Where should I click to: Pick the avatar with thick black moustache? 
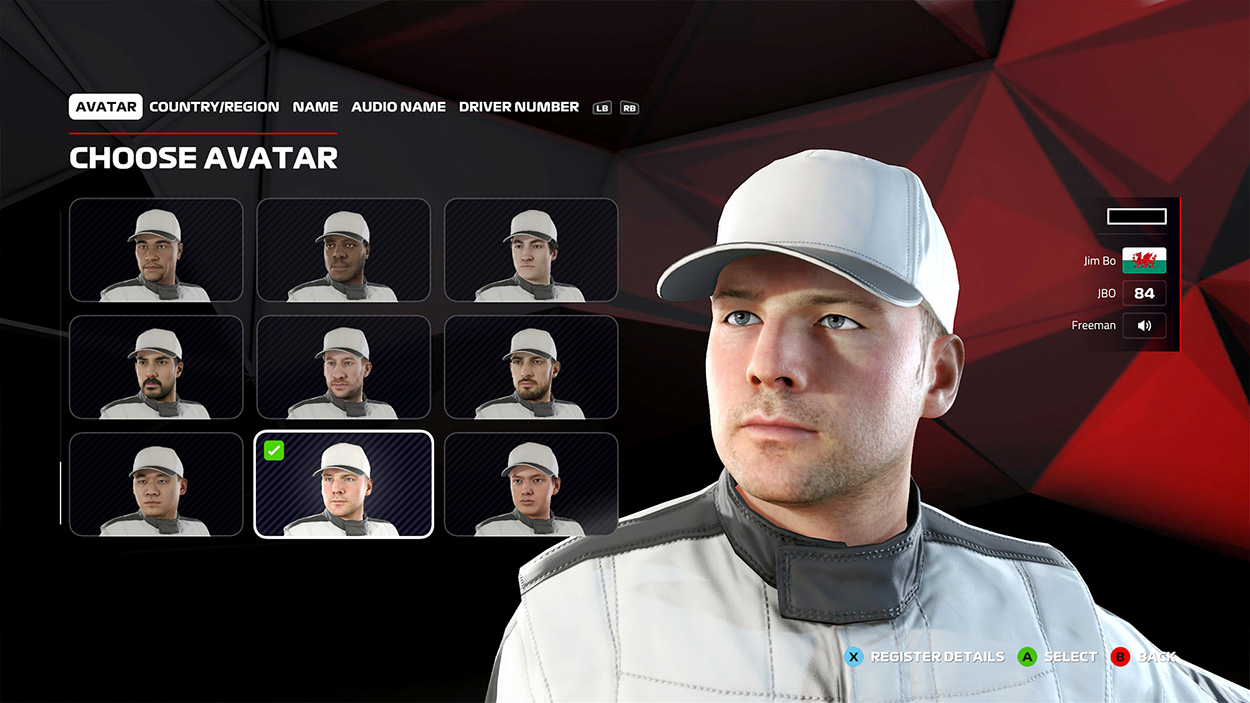point(156,367)
